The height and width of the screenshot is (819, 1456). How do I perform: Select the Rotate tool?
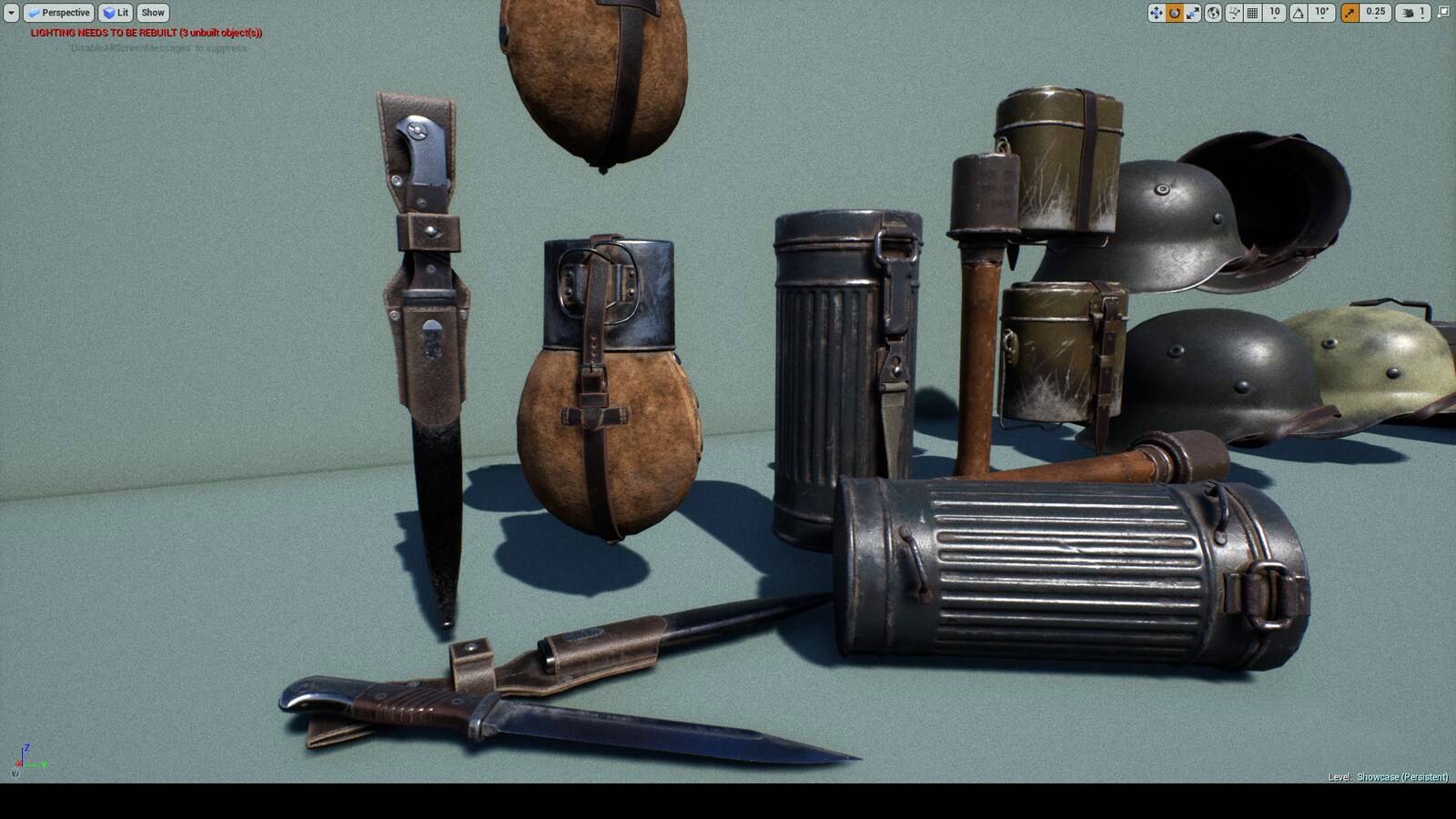tap(1174, 13)
